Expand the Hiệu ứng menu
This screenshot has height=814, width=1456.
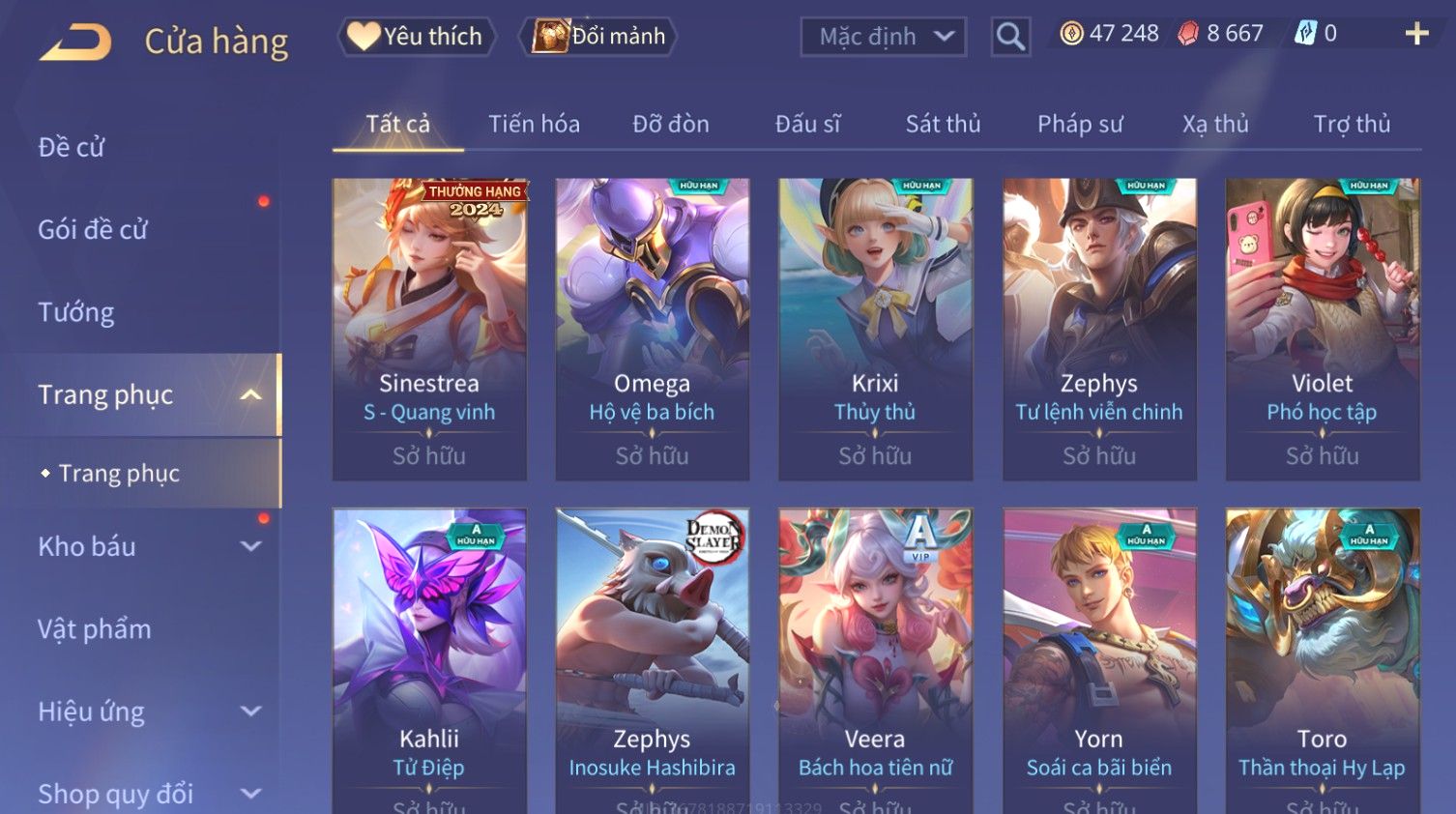tap(145, 712)
